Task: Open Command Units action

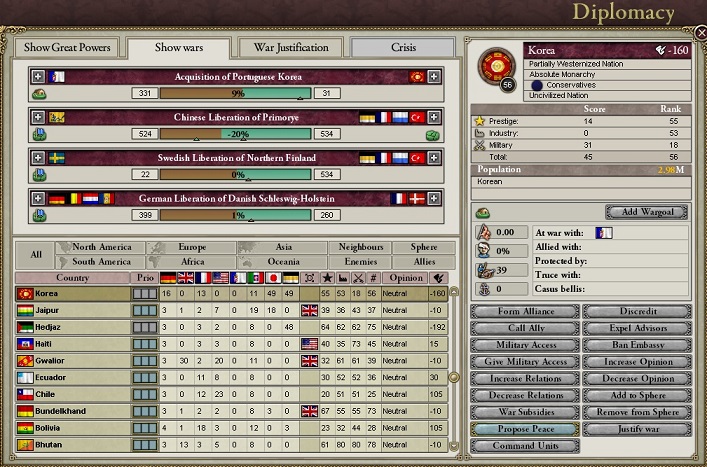Action: tap(525, 446)
